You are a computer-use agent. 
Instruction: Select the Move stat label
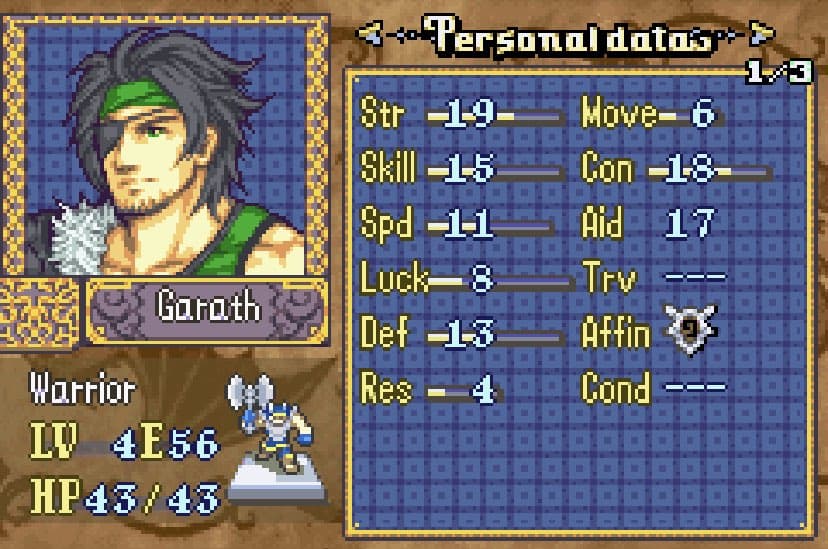point(618,115)
